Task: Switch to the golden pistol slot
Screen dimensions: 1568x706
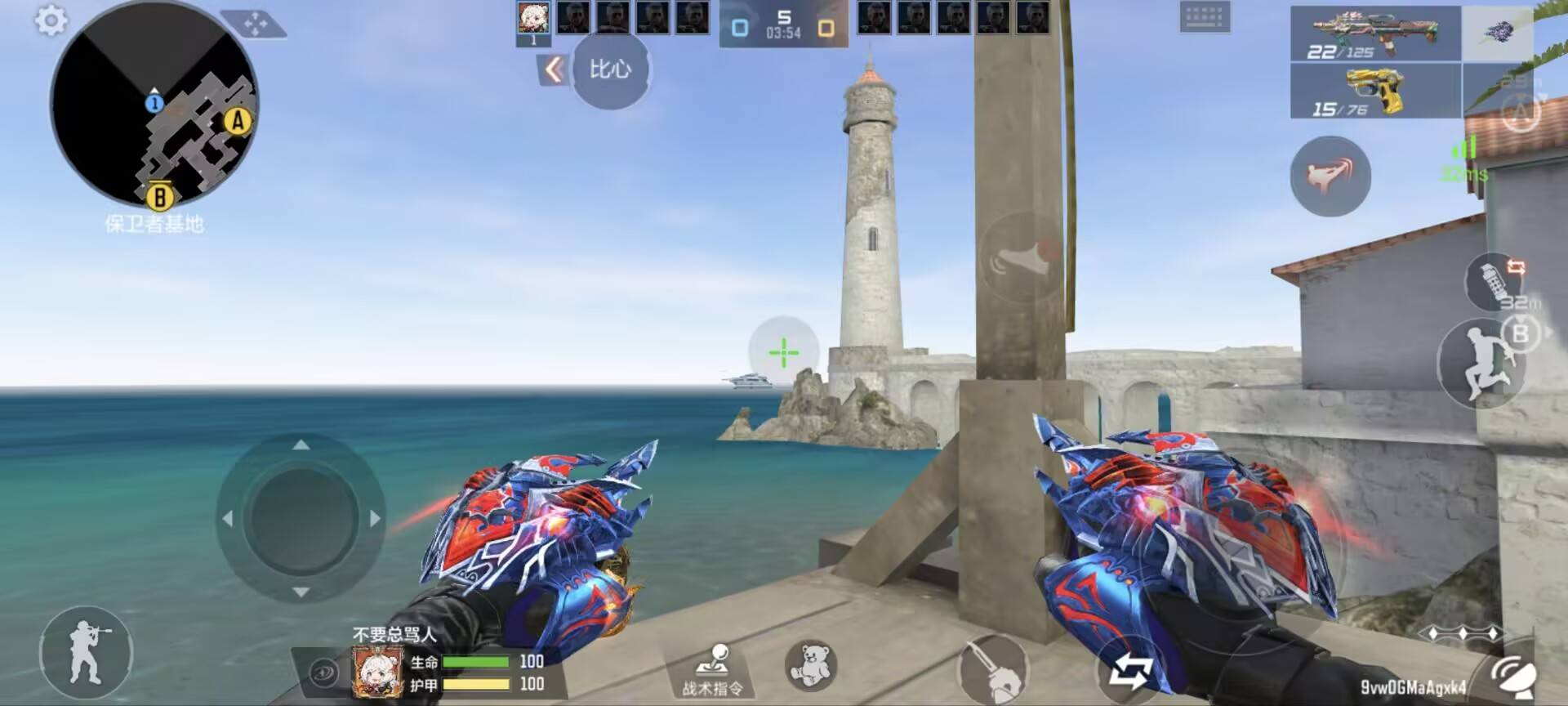Action: [x=1374, y=92]
